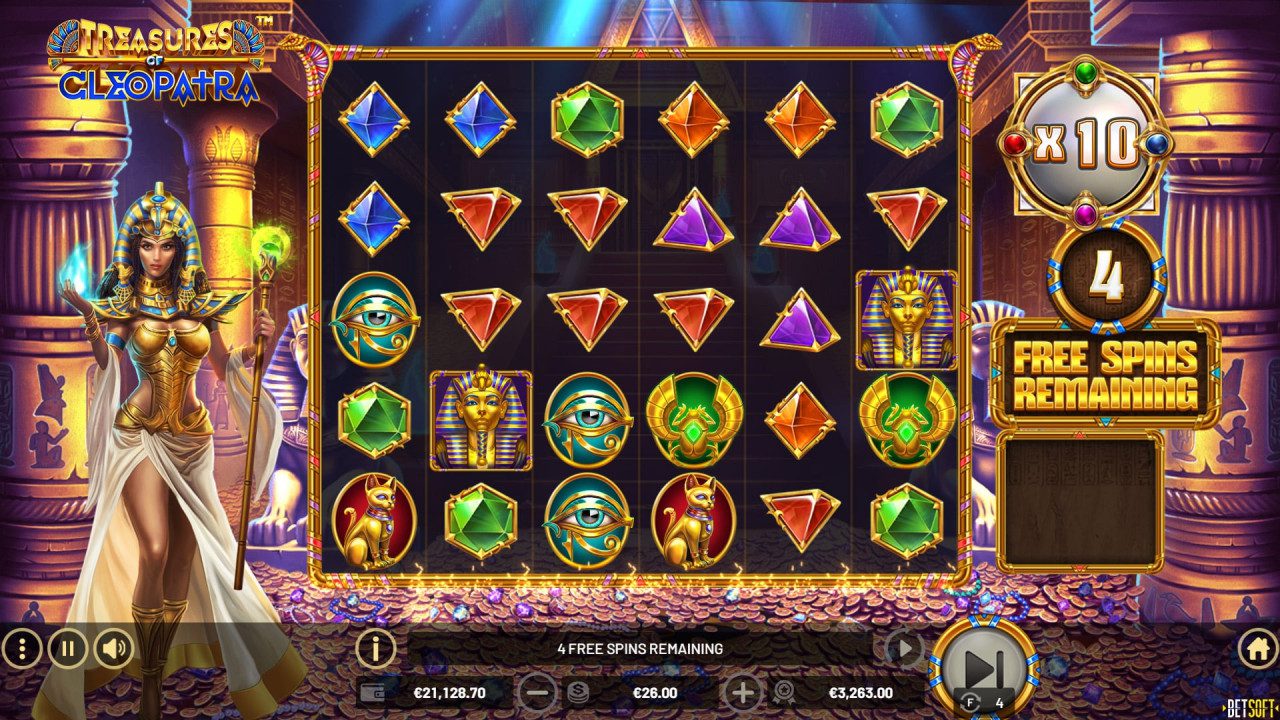This screenshot has height=720, width=1280.
Task: Click the wallet icon beside the balance
Action: point(372,691)
